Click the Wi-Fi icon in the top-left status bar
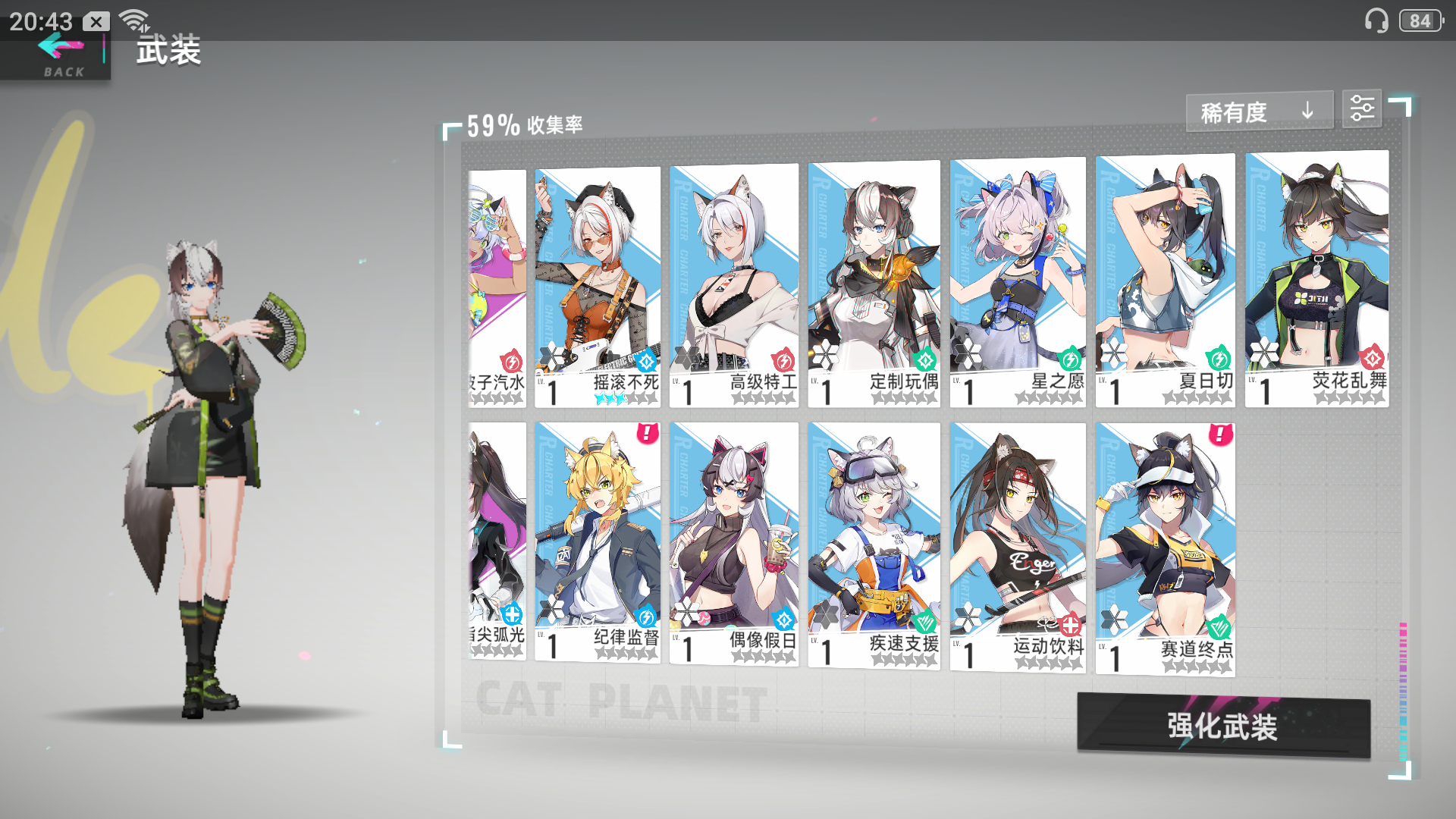This screenshot has width=1456, height=819. pyautogui.click(x=134, y=18)
